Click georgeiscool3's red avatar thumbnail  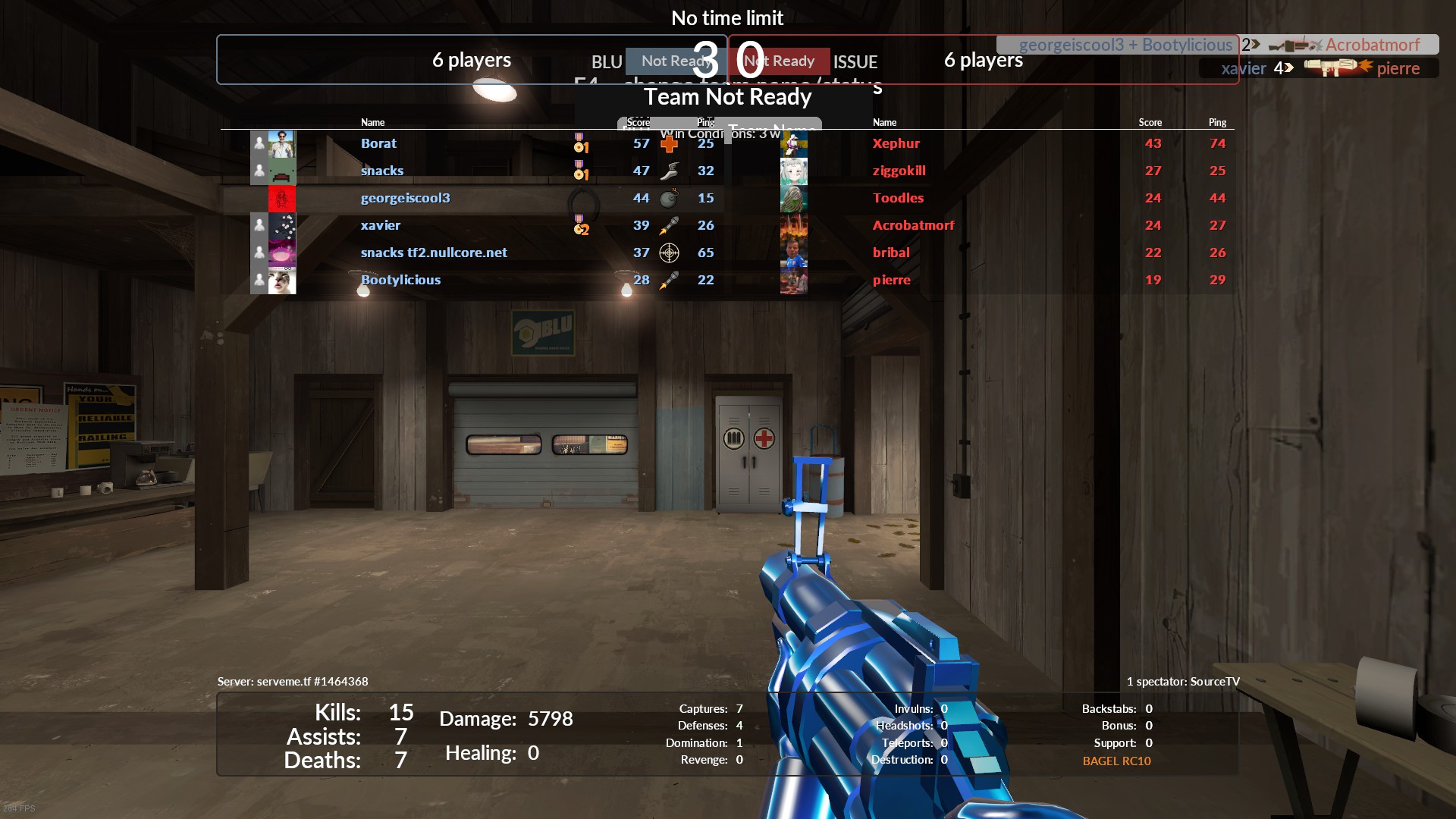(x=281, y=199)
